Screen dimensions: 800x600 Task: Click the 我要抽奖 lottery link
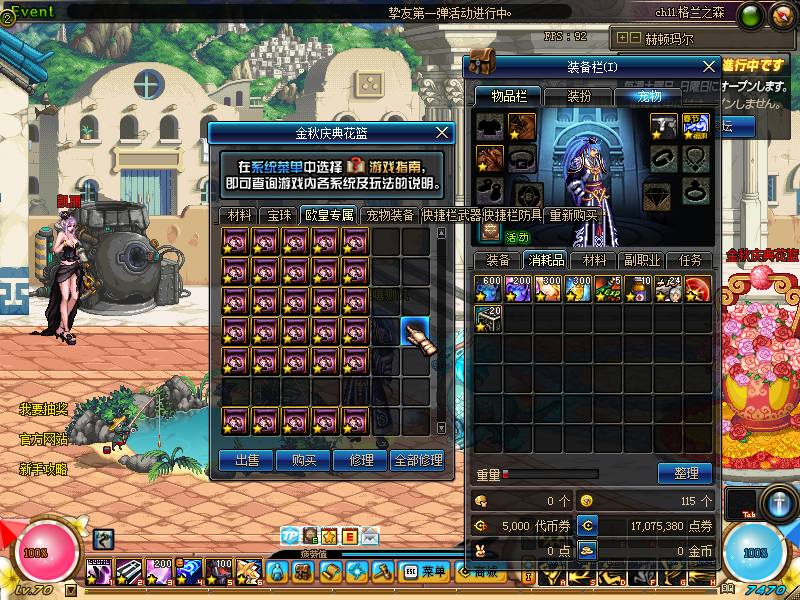tap(43, 409)
